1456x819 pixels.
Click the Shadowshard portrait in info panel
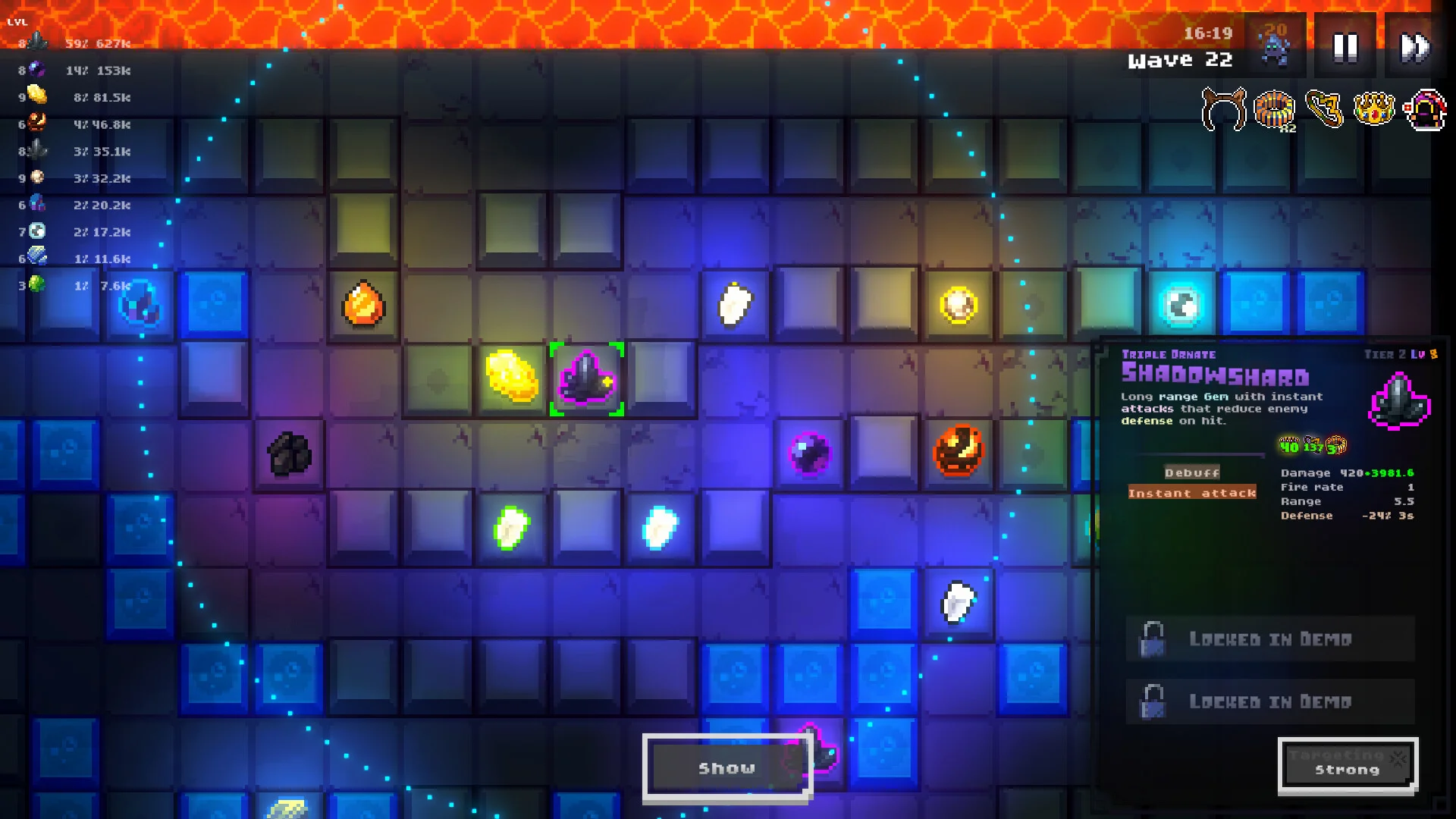click(1399, 401)
